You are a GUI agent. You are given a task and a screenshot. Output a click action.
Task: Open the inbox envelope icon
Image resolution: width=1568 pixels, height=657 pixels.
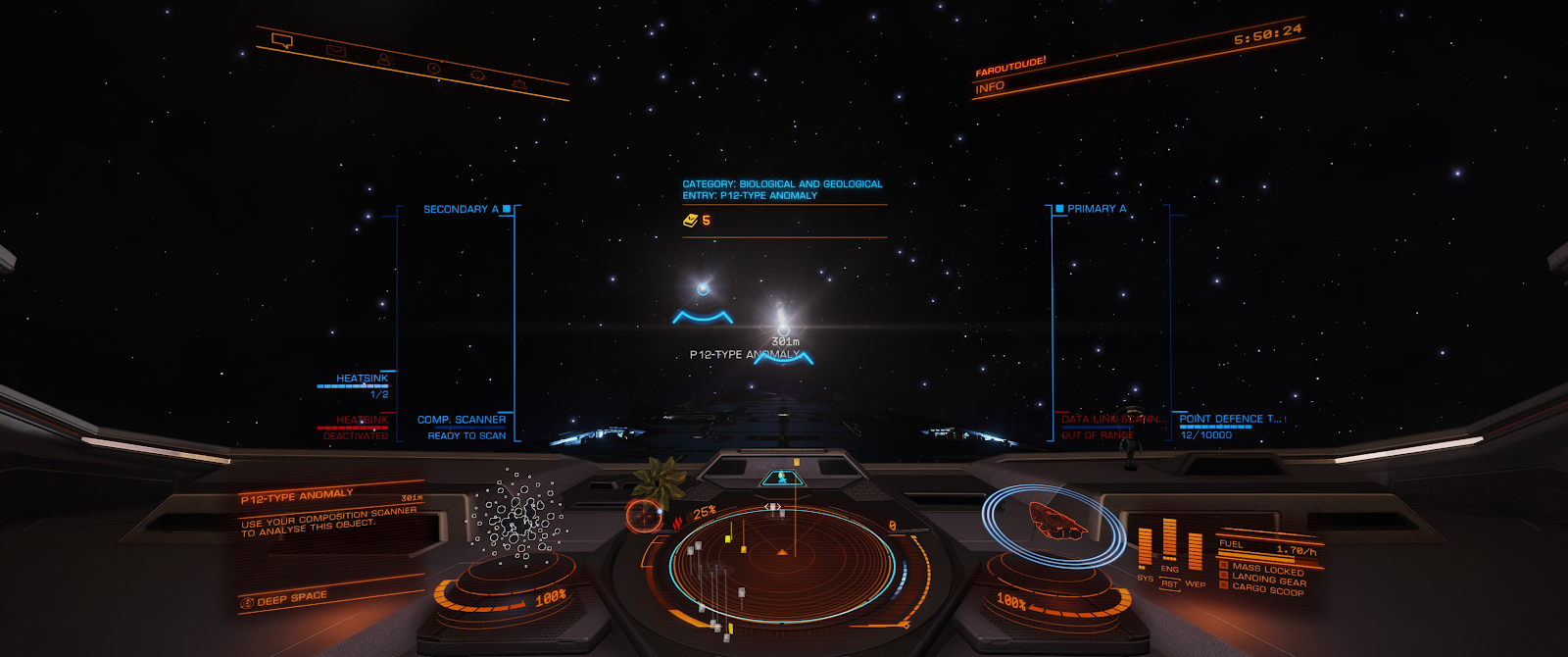[x=336, y=51]
